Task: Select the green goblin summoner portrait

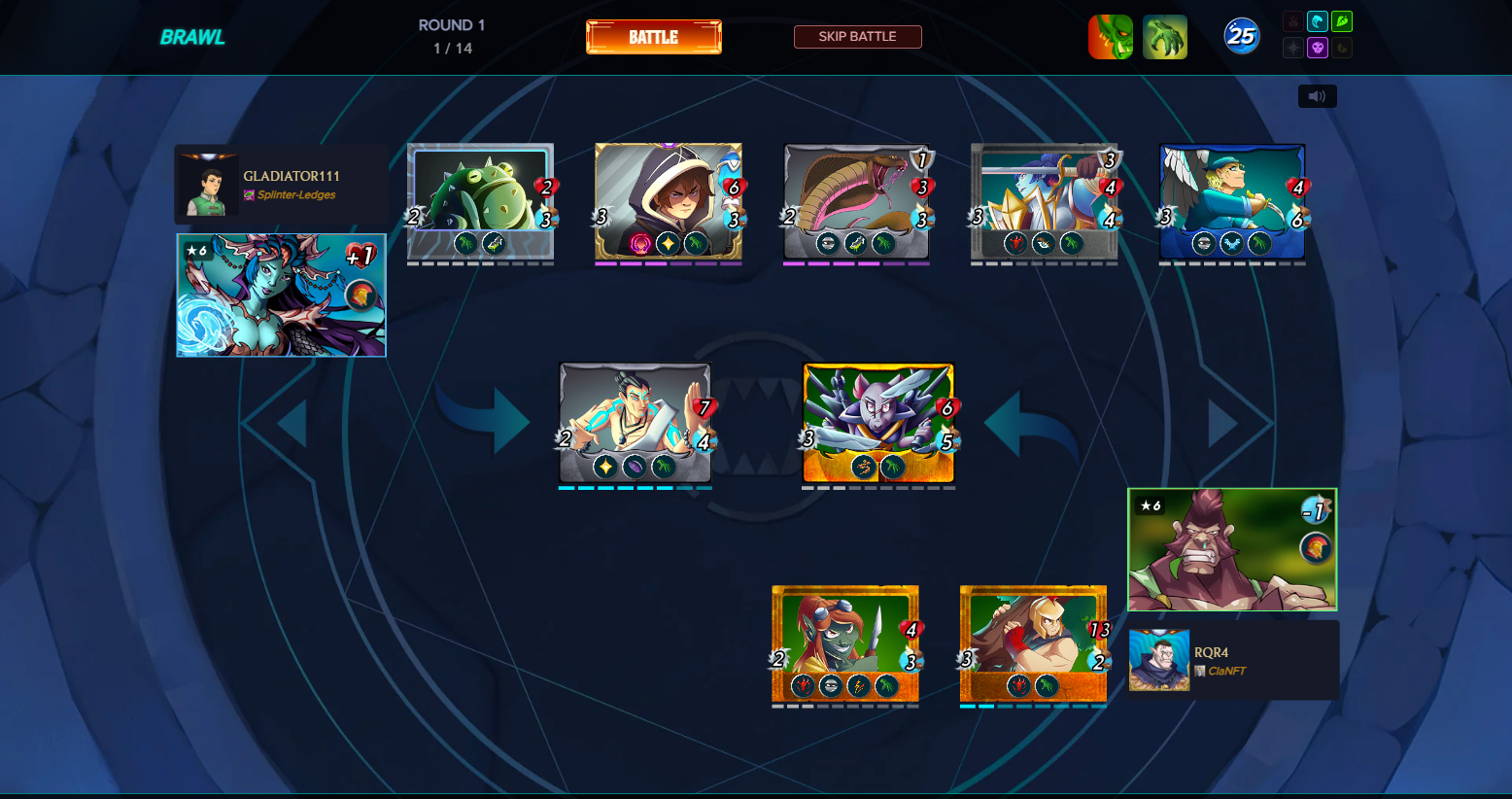Action: 1111,36
